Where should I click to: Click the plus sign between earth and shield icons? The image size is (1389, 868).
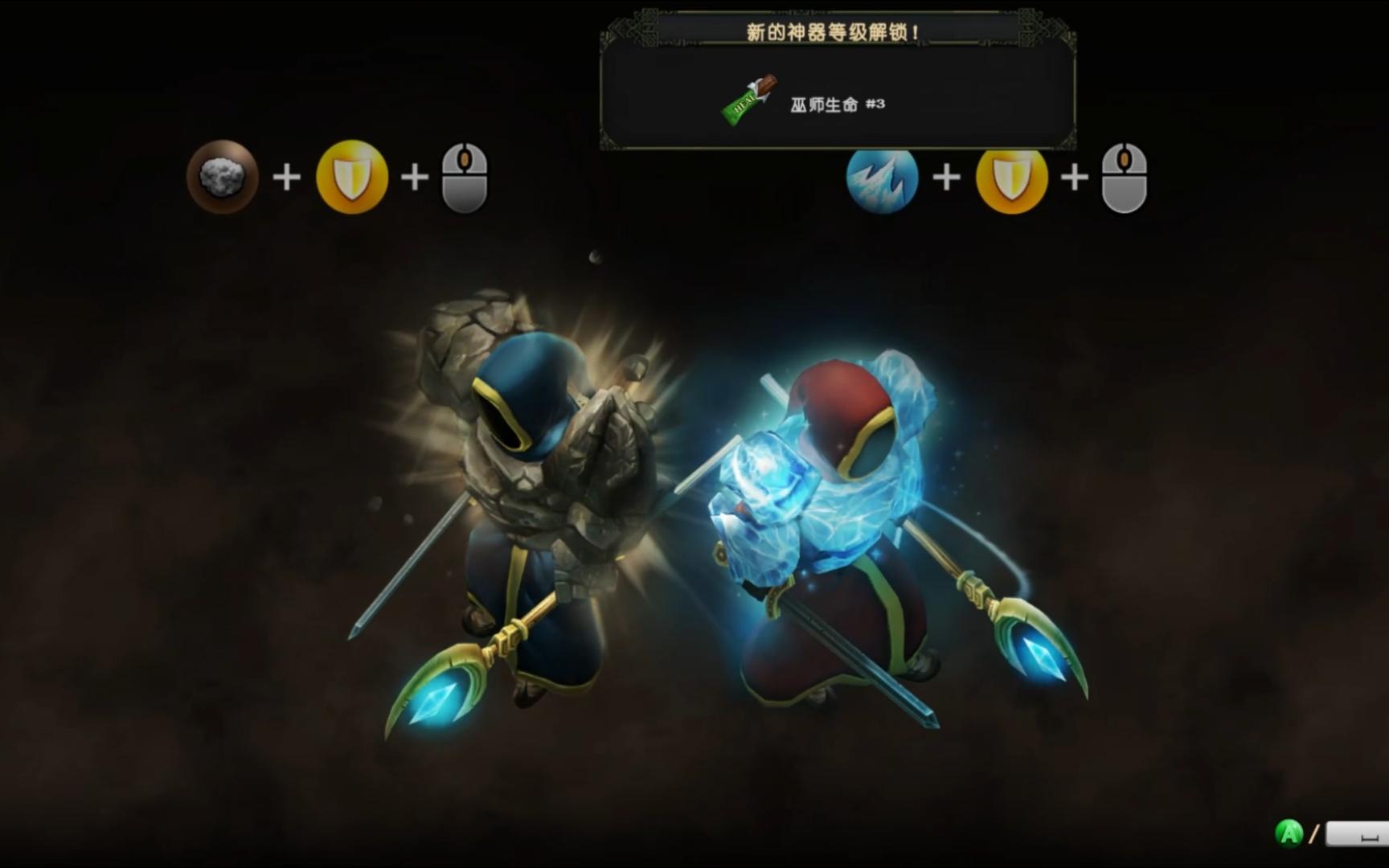pos(285,178)
